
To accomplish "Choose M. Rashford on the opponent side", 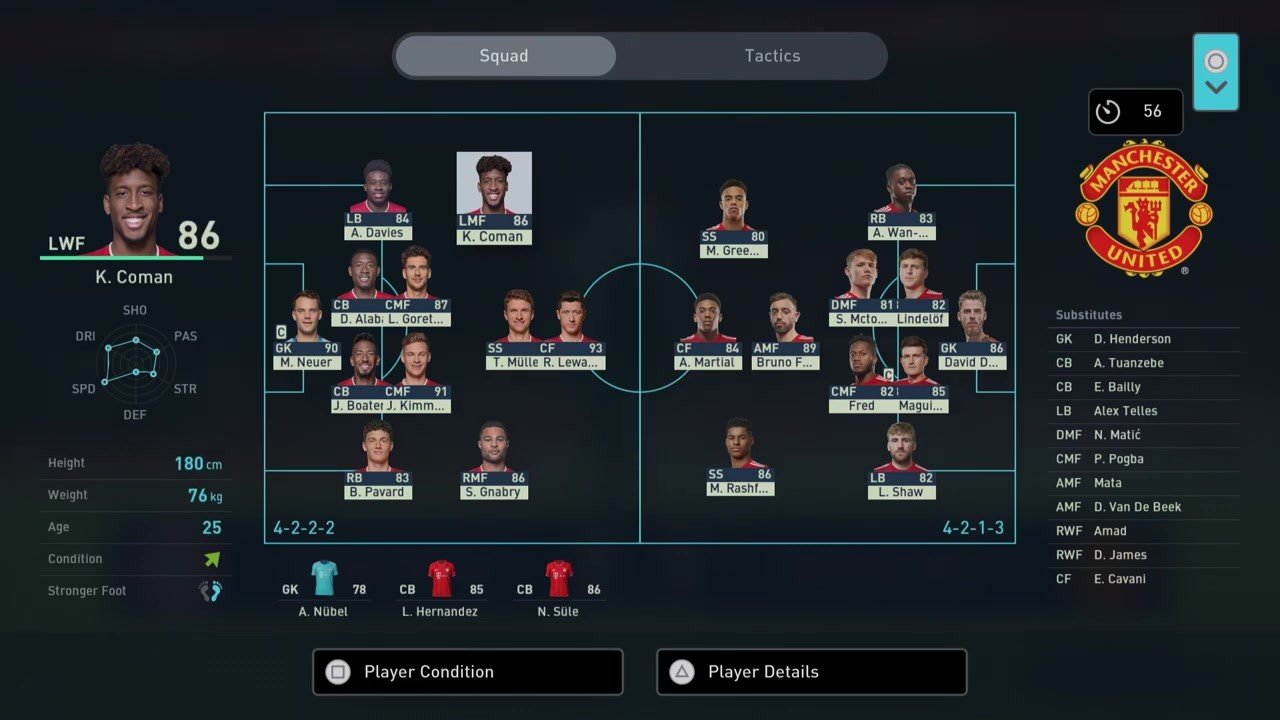I will [x=739, y=458].
